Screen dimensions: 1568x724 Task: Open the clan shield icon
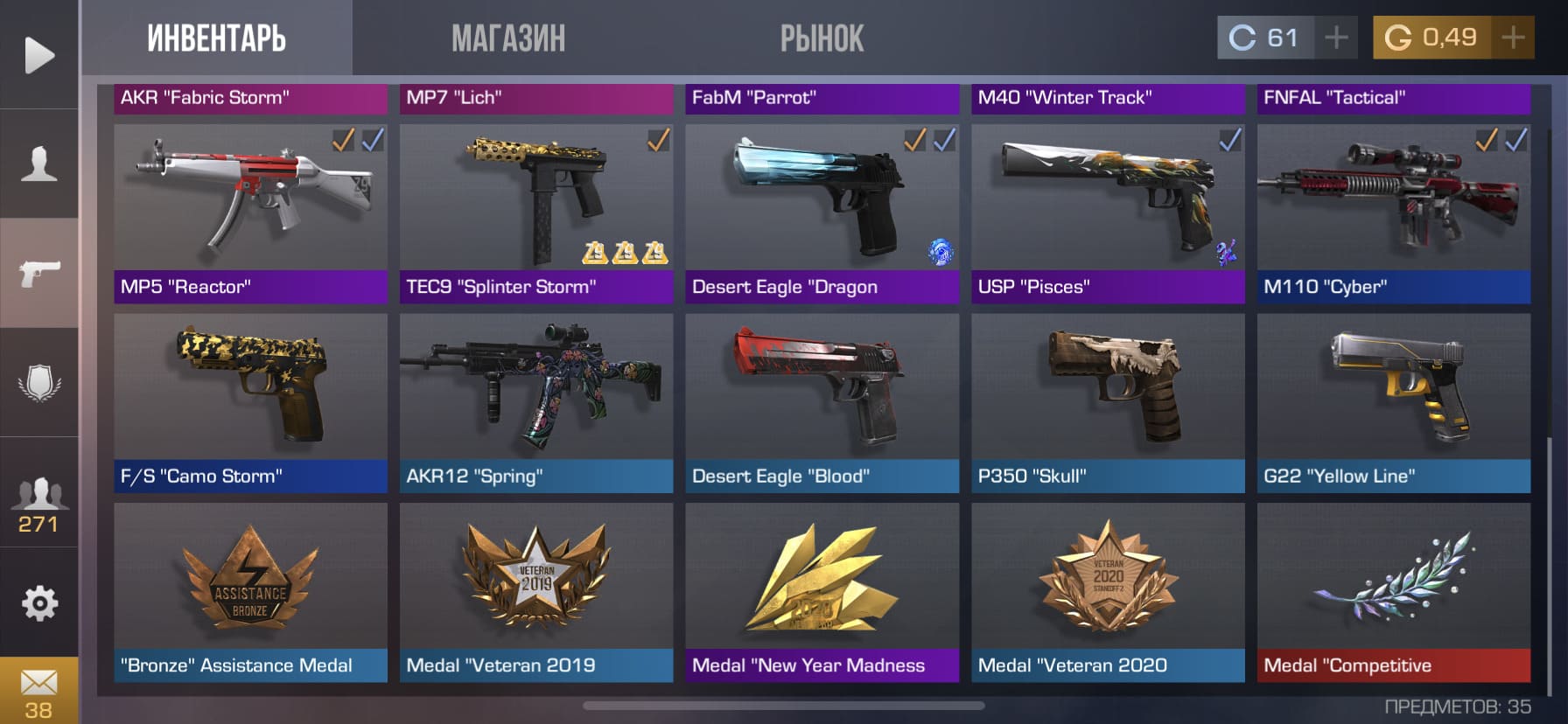coord(39,383)
